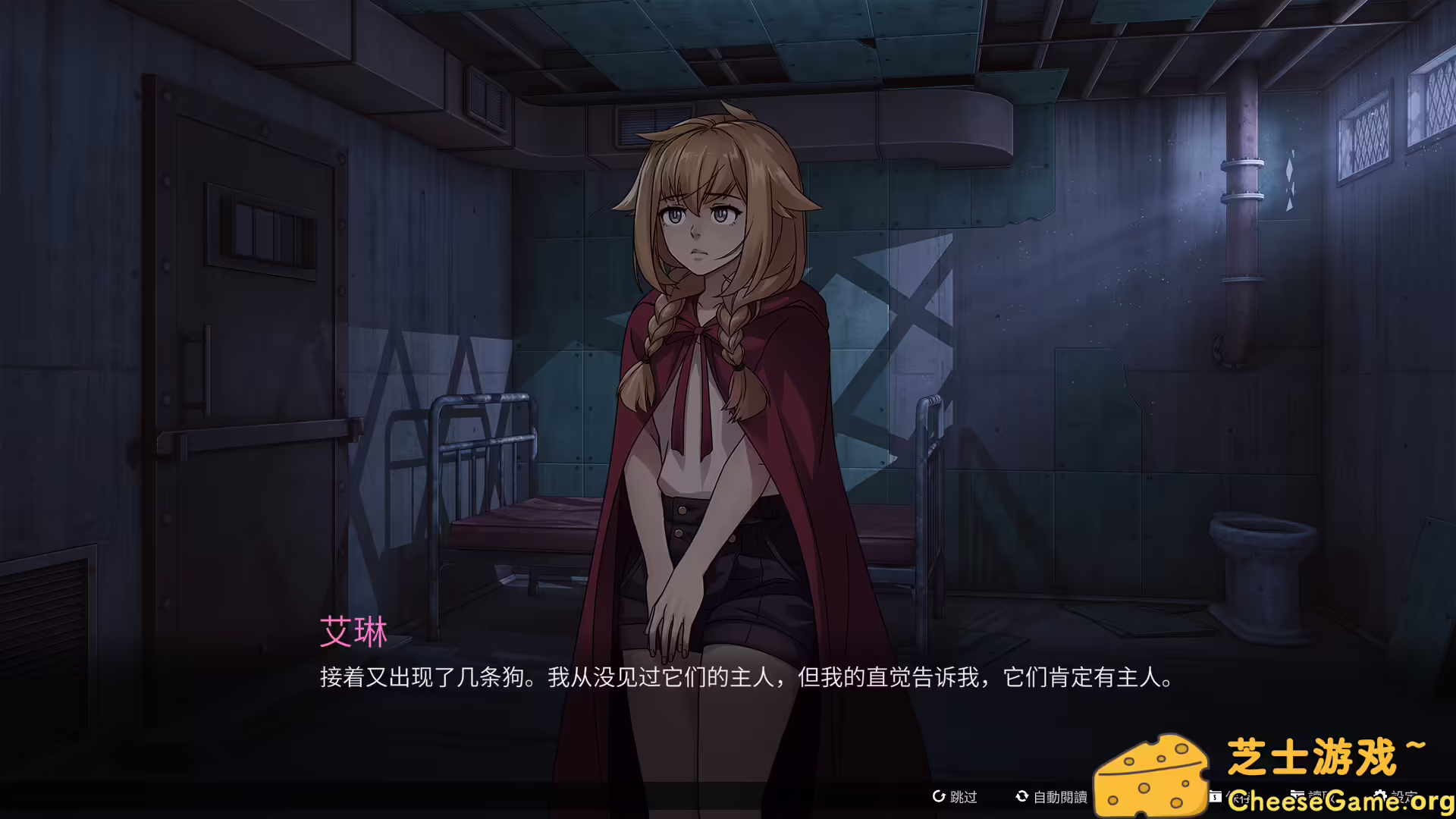Click the name label 艾琳
The width and height of the screenshot is (1456, 819).
point(353,632)
